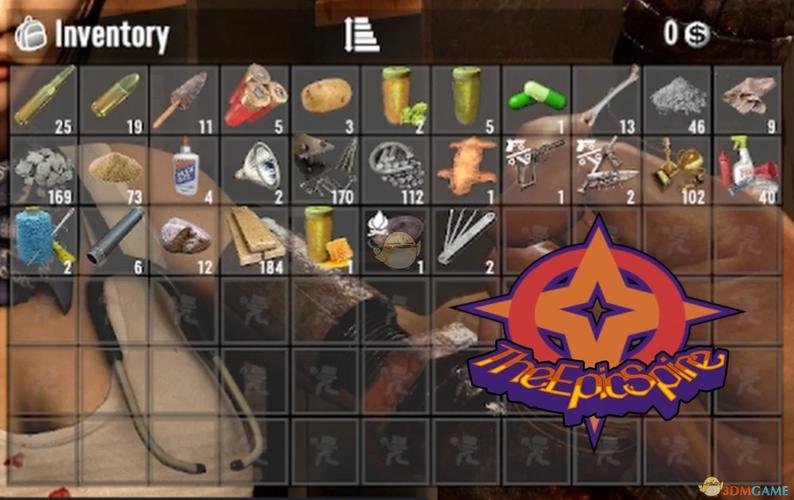Choose the blue yarn sewing kit

(45, 238)
